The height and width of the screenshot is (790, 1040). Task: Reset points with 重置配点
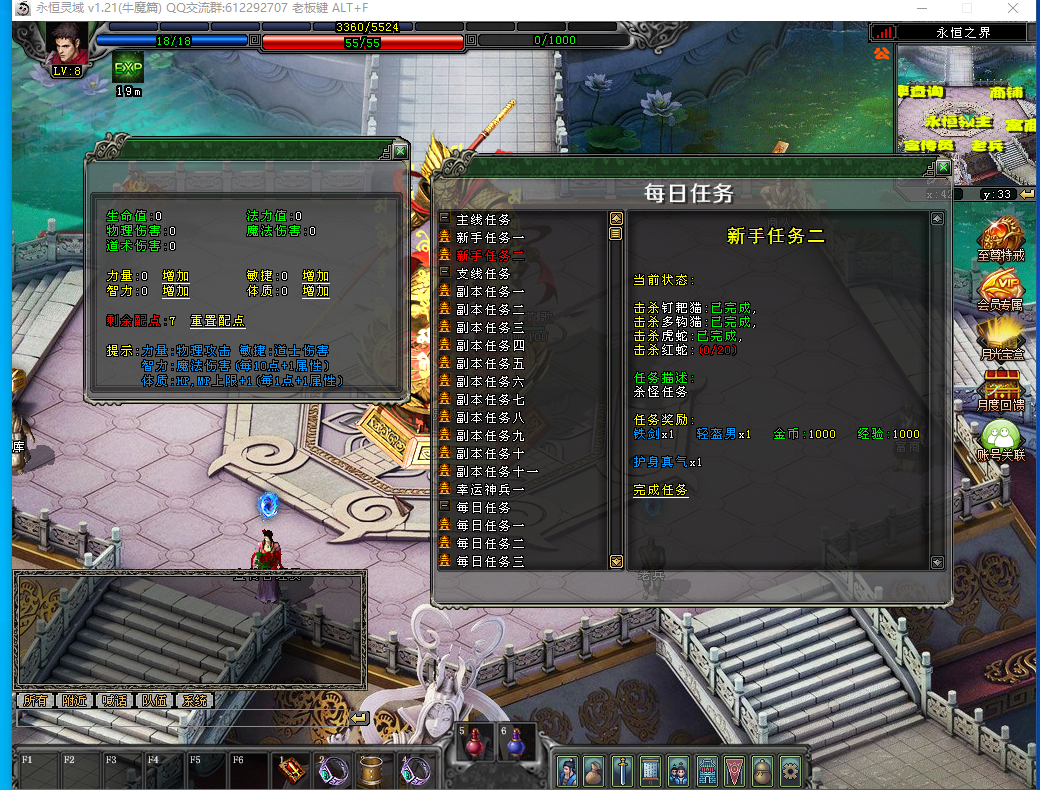coord(217,321)
